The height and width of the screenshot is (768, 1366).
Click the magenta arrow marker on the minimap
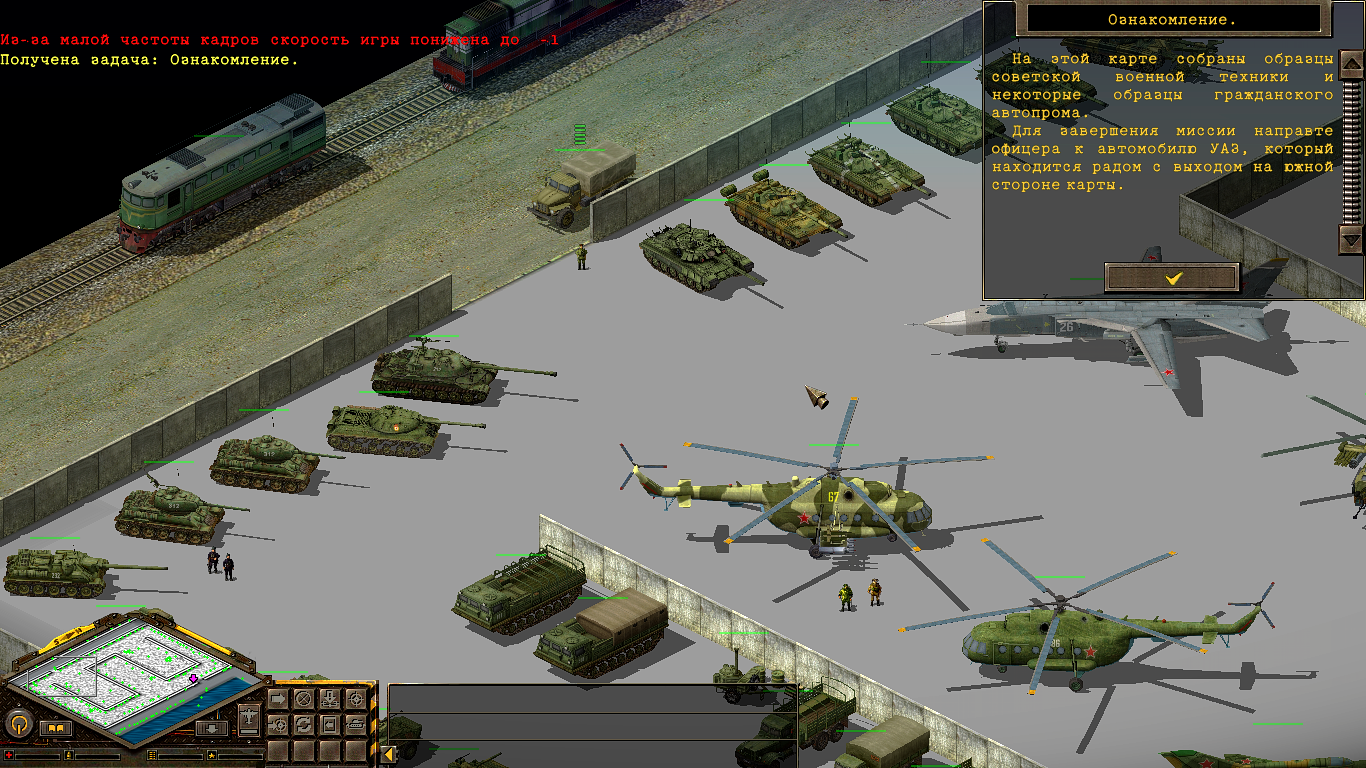point(193,678)
